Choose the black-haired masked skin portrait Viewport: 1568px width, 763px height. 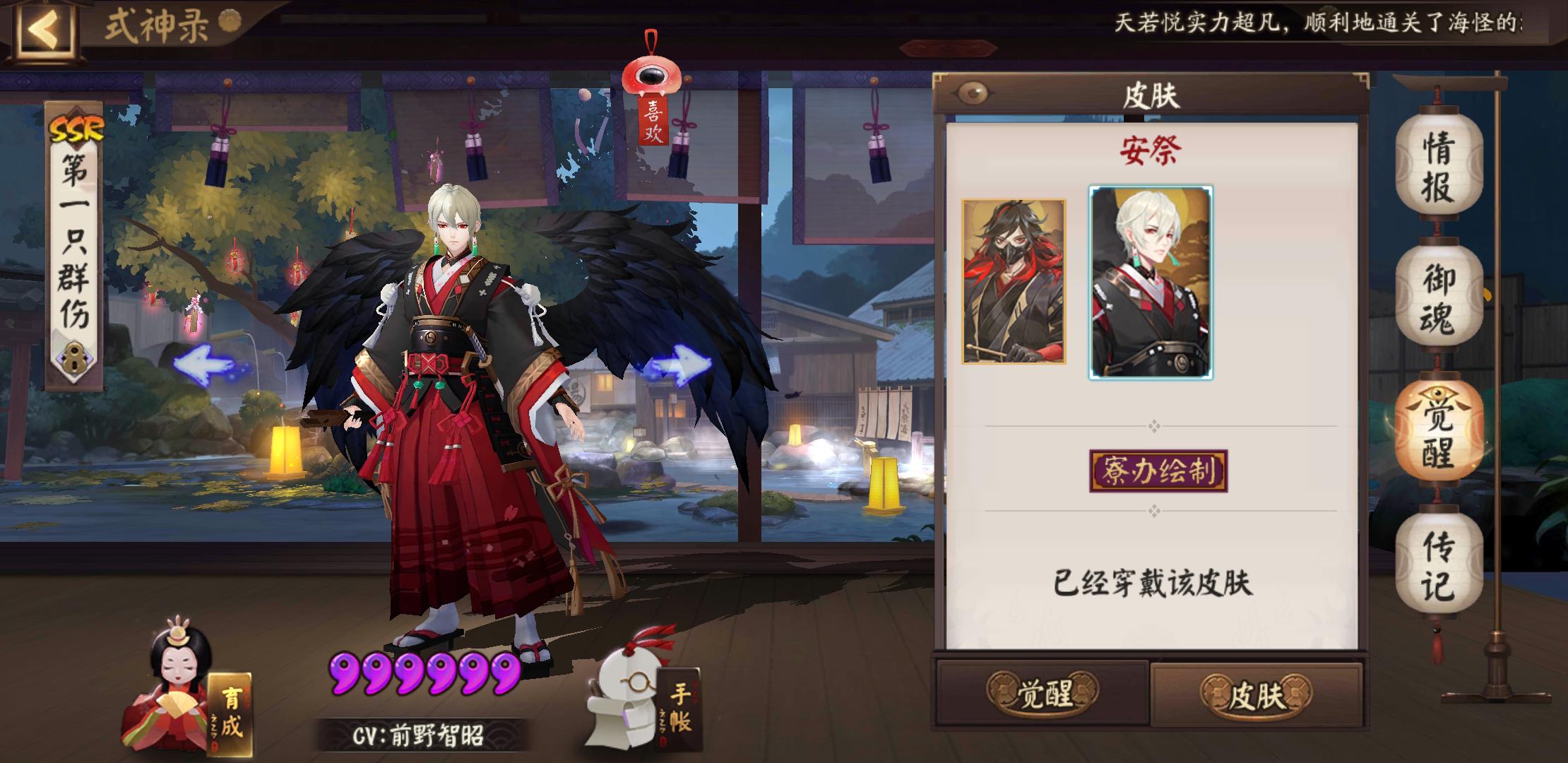pyautogui.click(x=1014, y=281)
